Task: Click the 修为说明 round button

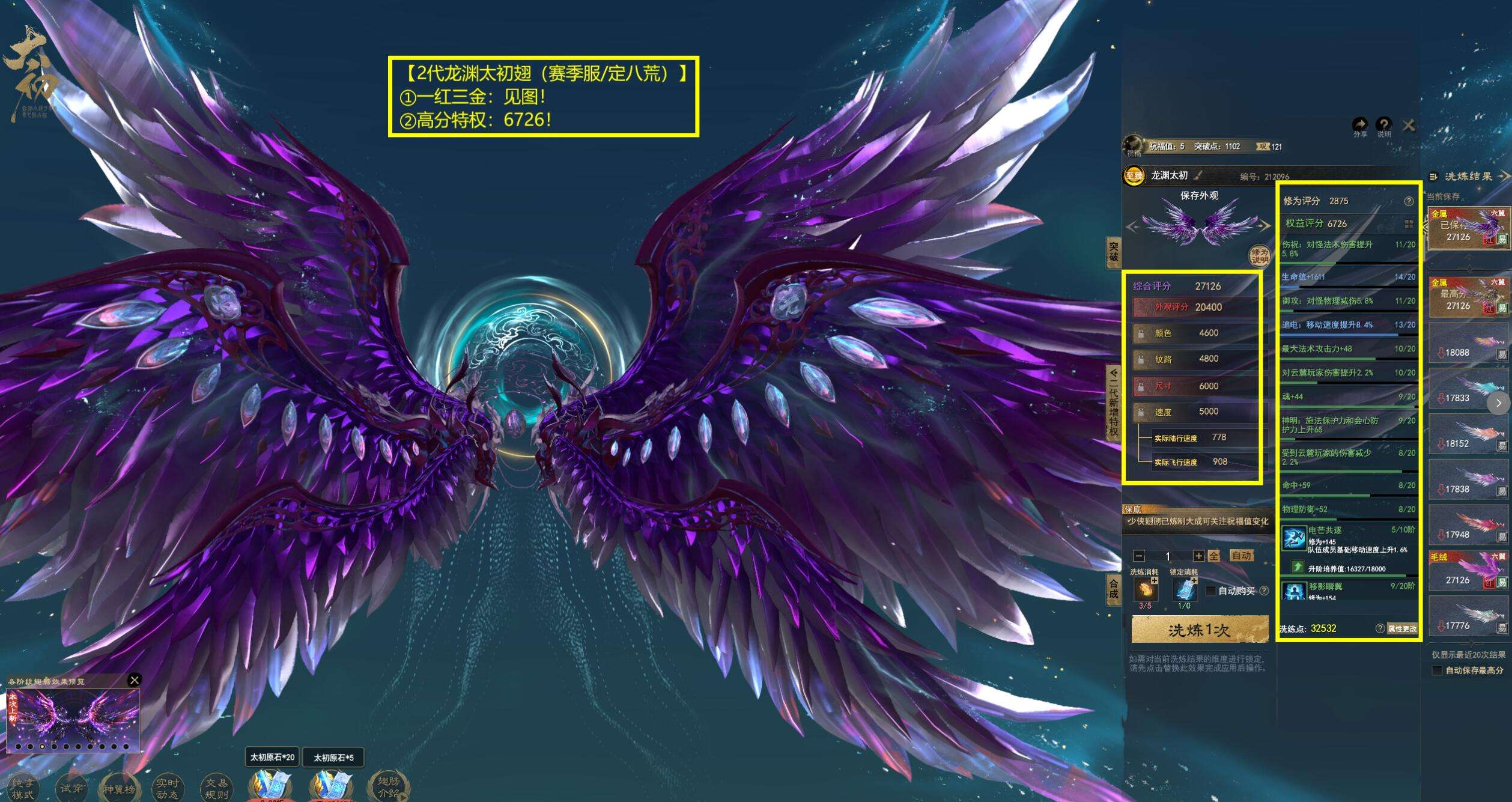Action: (1259, 257)
